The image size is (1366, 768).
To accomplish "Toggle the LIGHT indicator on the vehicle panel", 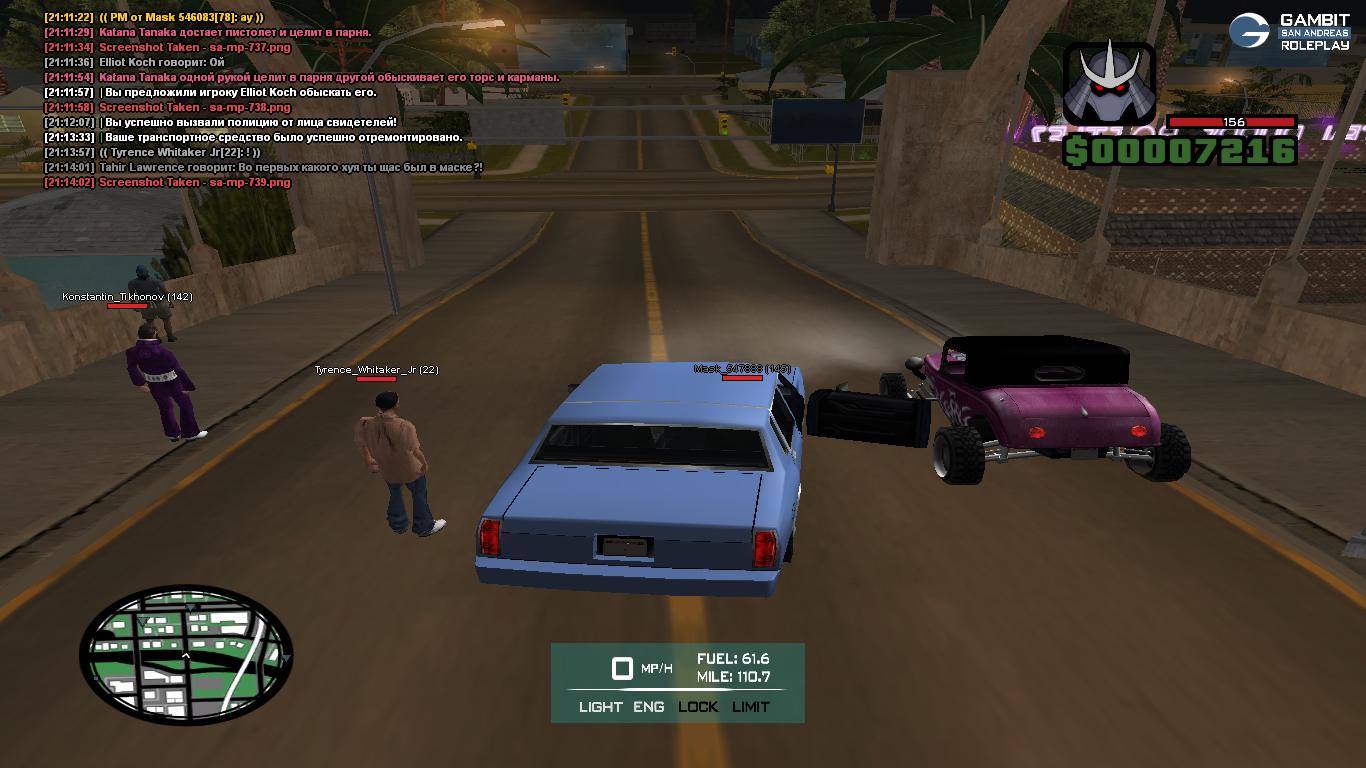I will pyautogui.click(x=600, y=707).
